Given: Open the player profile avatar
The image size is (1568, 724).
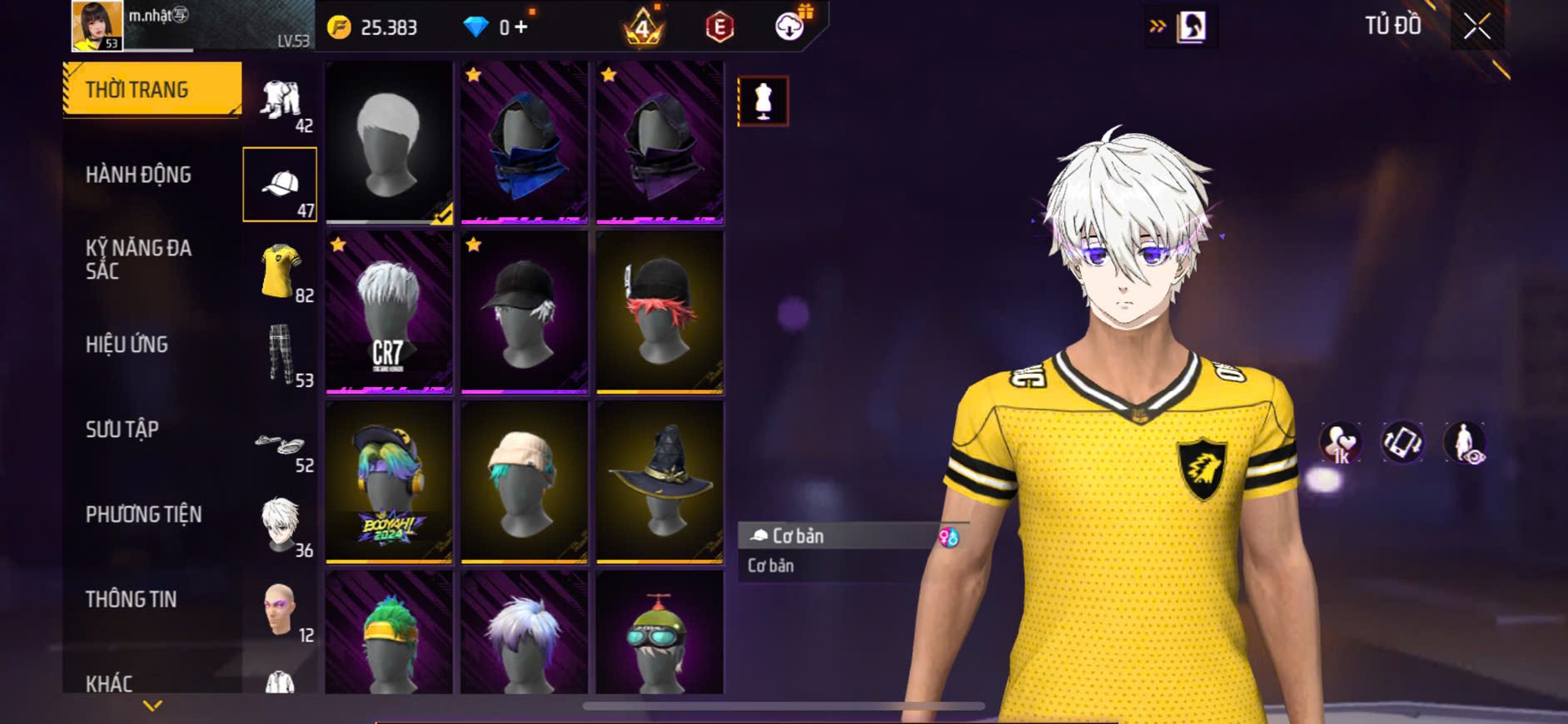Looking at the screenshot, I should pyautogui.click(x=97, y=26).
